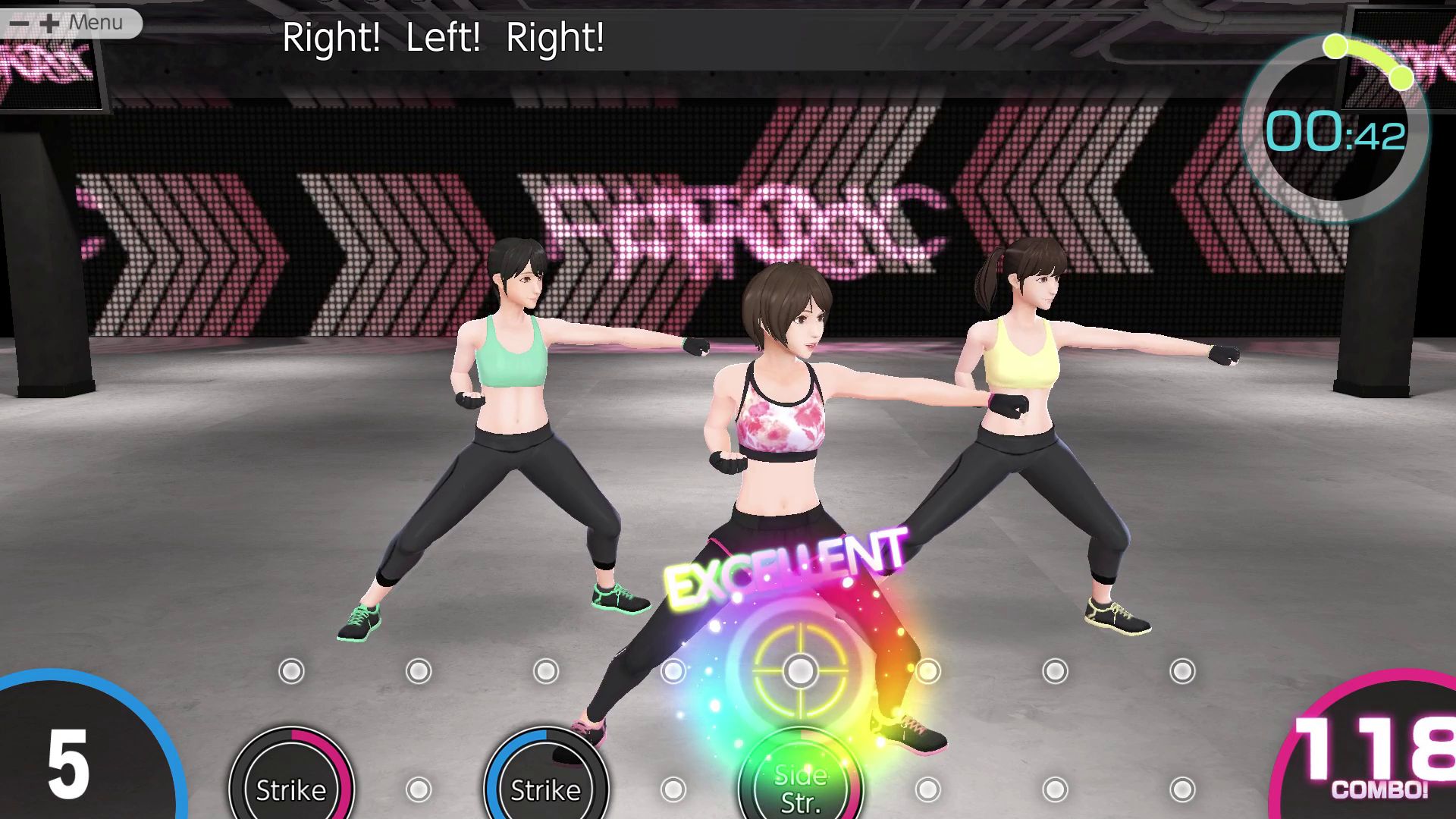Open the Menu button

(72, 23)
